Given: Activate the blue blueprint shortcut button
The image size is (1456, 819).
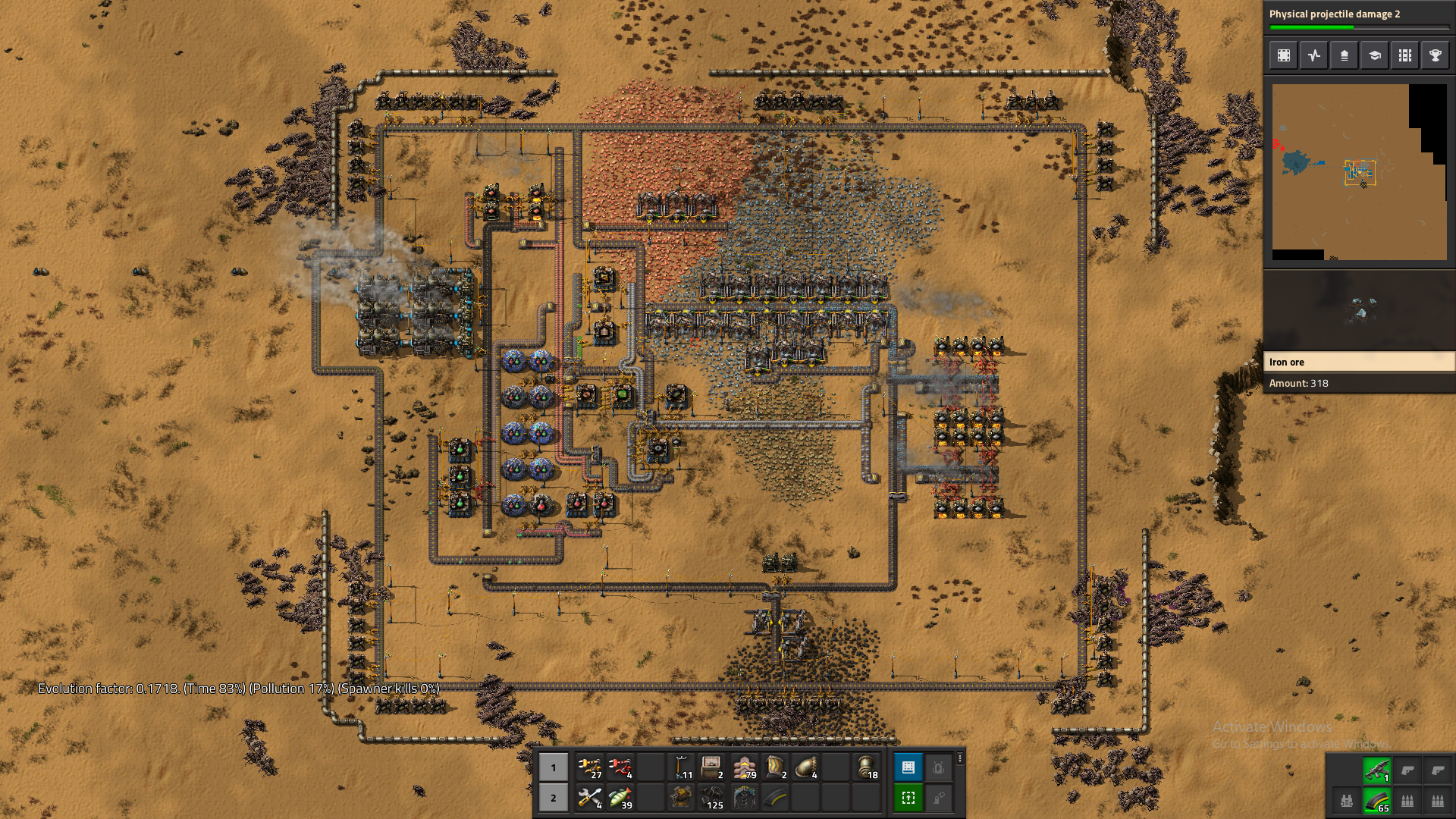Looking at the screenshot, I should coord(908,767).
